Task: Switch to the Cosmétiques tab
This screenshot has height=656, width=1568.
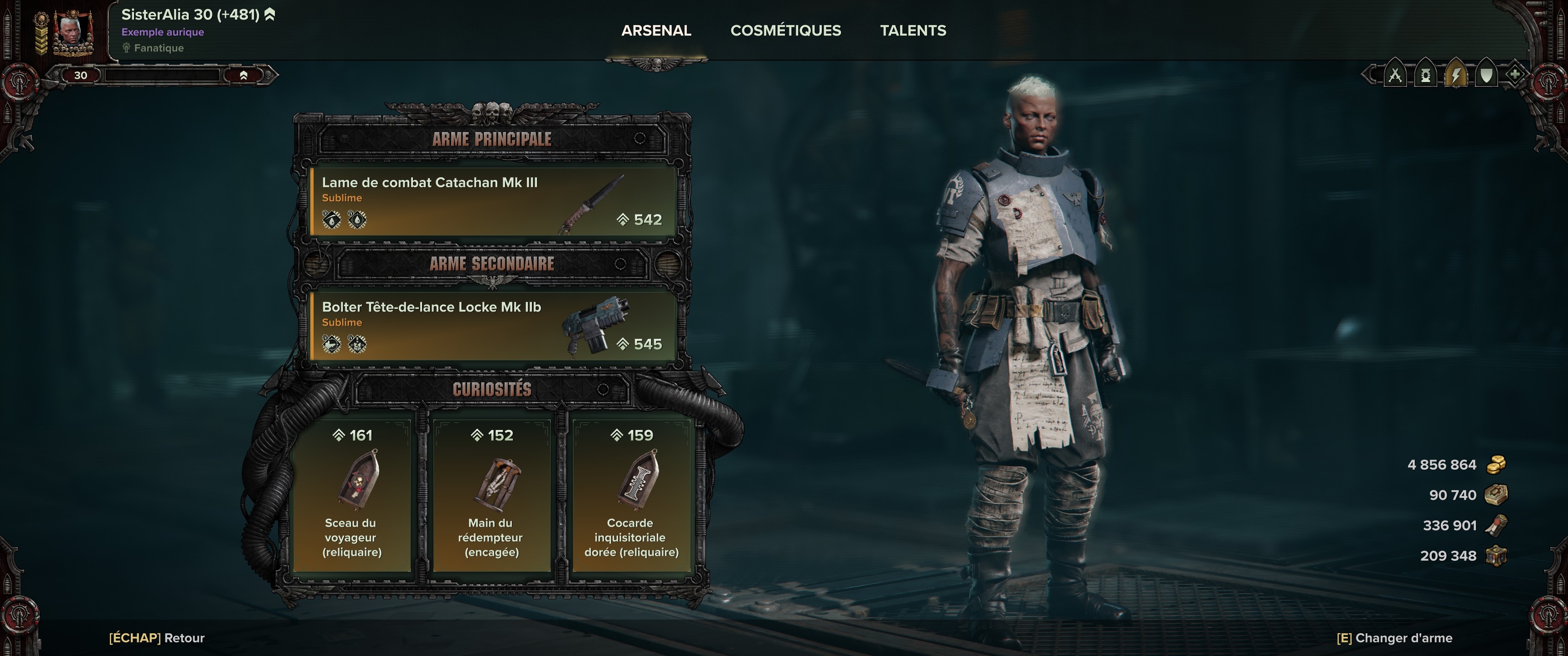Action: 785,31
